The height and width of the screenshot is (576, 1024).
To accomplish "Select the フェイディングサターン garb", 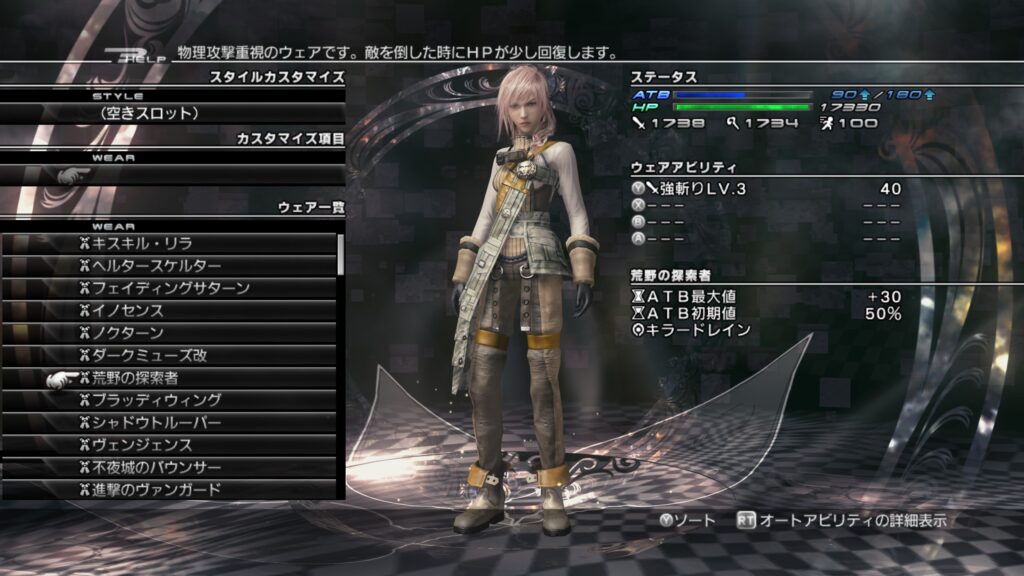I will pos(170,288).
